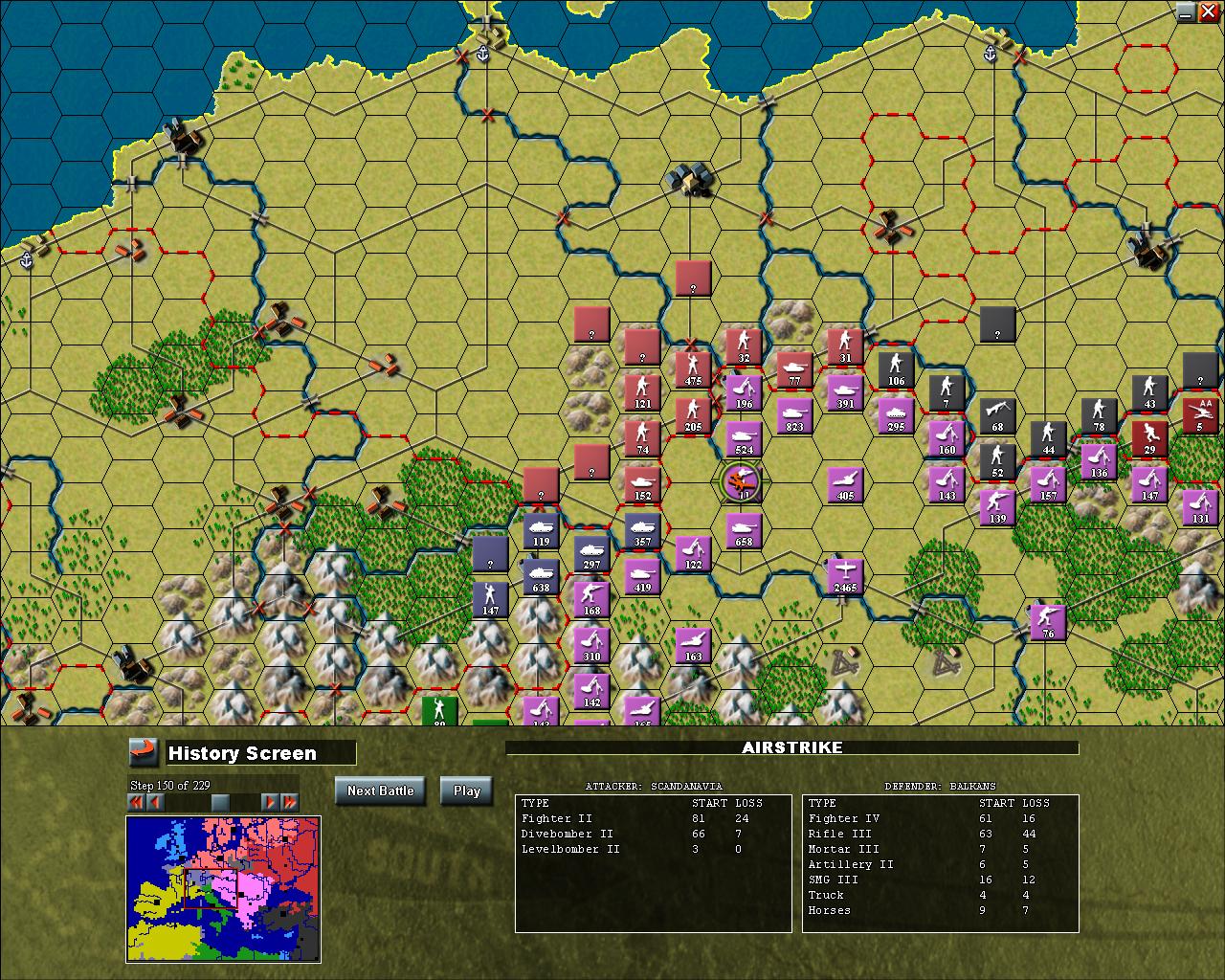The height and width of the screenshot is (980, 1225).
Task: Click a red question-mark unknown unit counter
Action: [x=590, y=325]
